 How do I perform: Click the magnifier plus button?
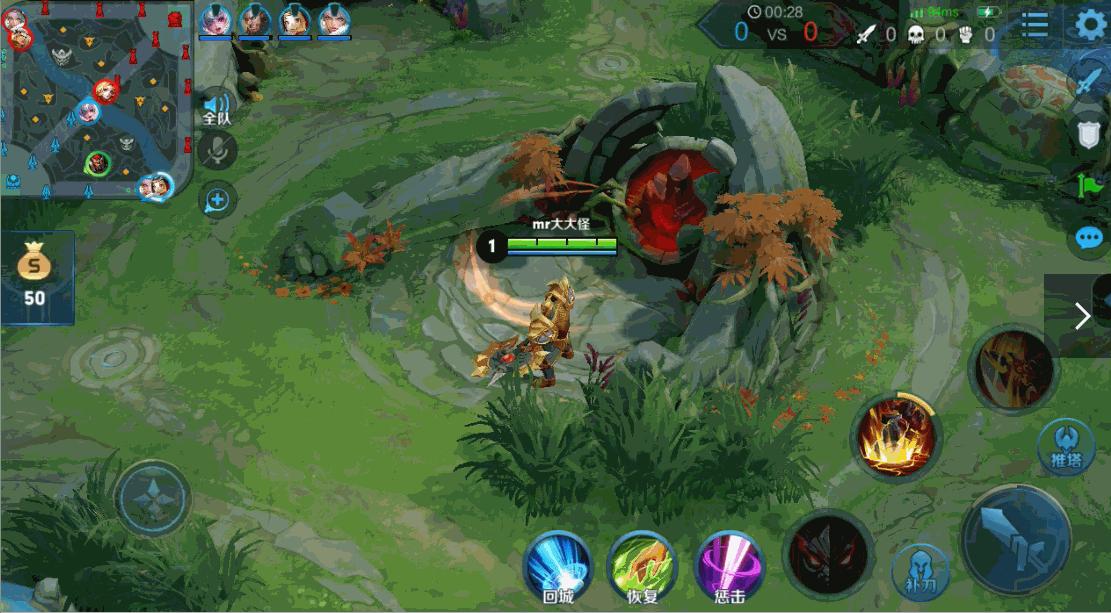(216, 200)
